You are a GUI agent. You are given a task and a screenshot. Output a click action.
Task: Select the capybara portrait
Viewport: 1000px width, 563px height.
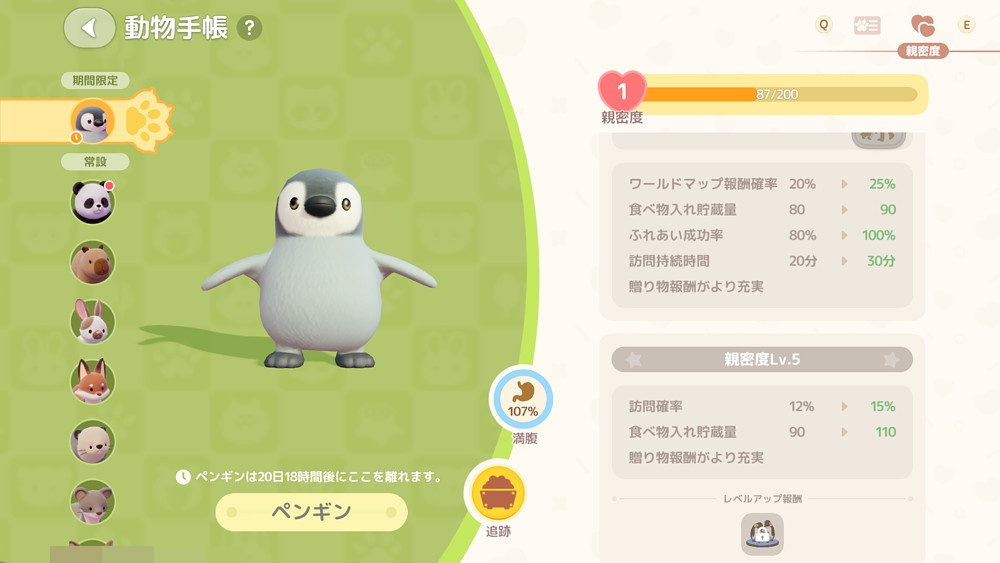tap(93, 262)
